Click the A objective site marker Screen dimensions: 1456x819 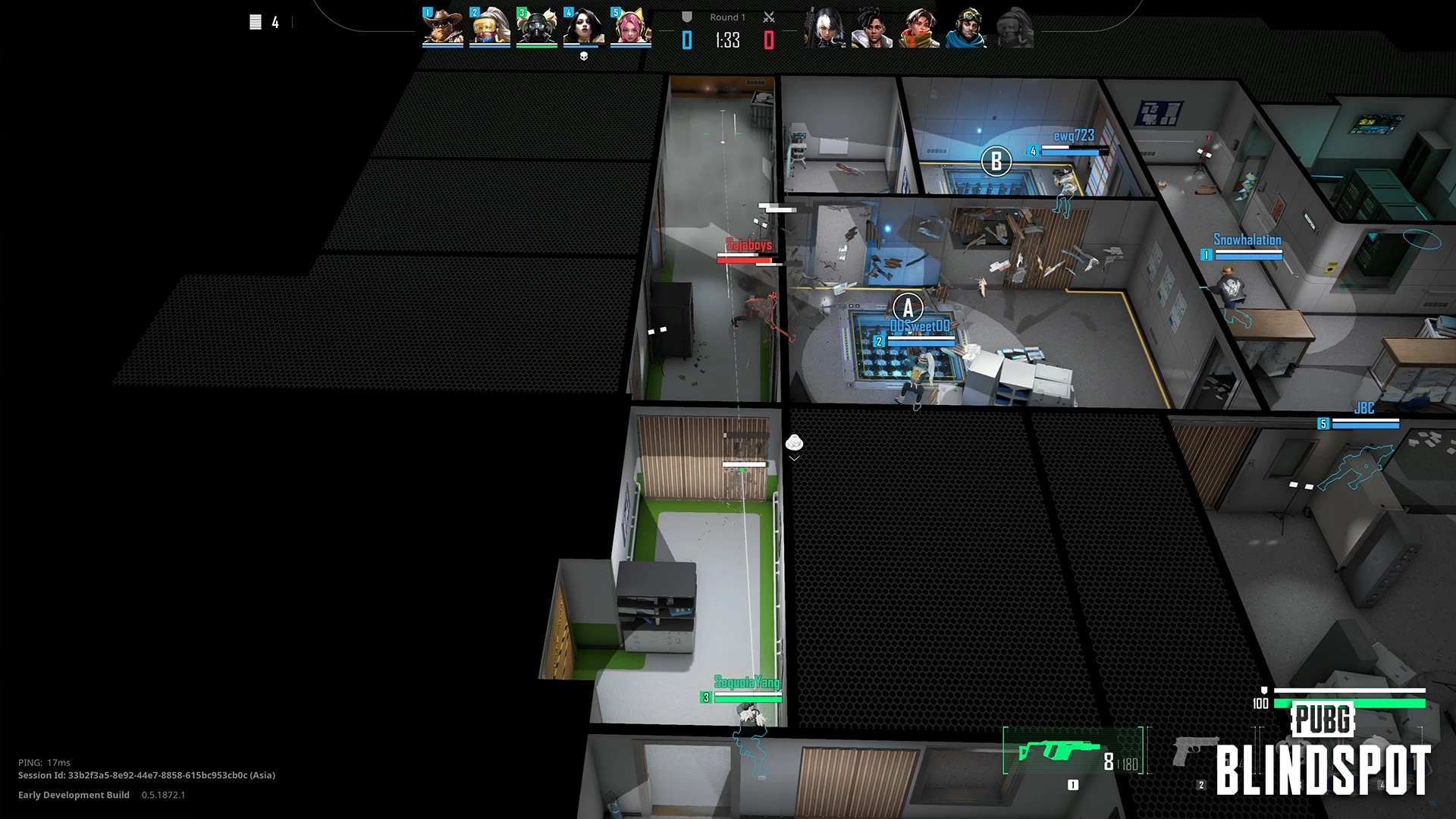coord(908,308)
